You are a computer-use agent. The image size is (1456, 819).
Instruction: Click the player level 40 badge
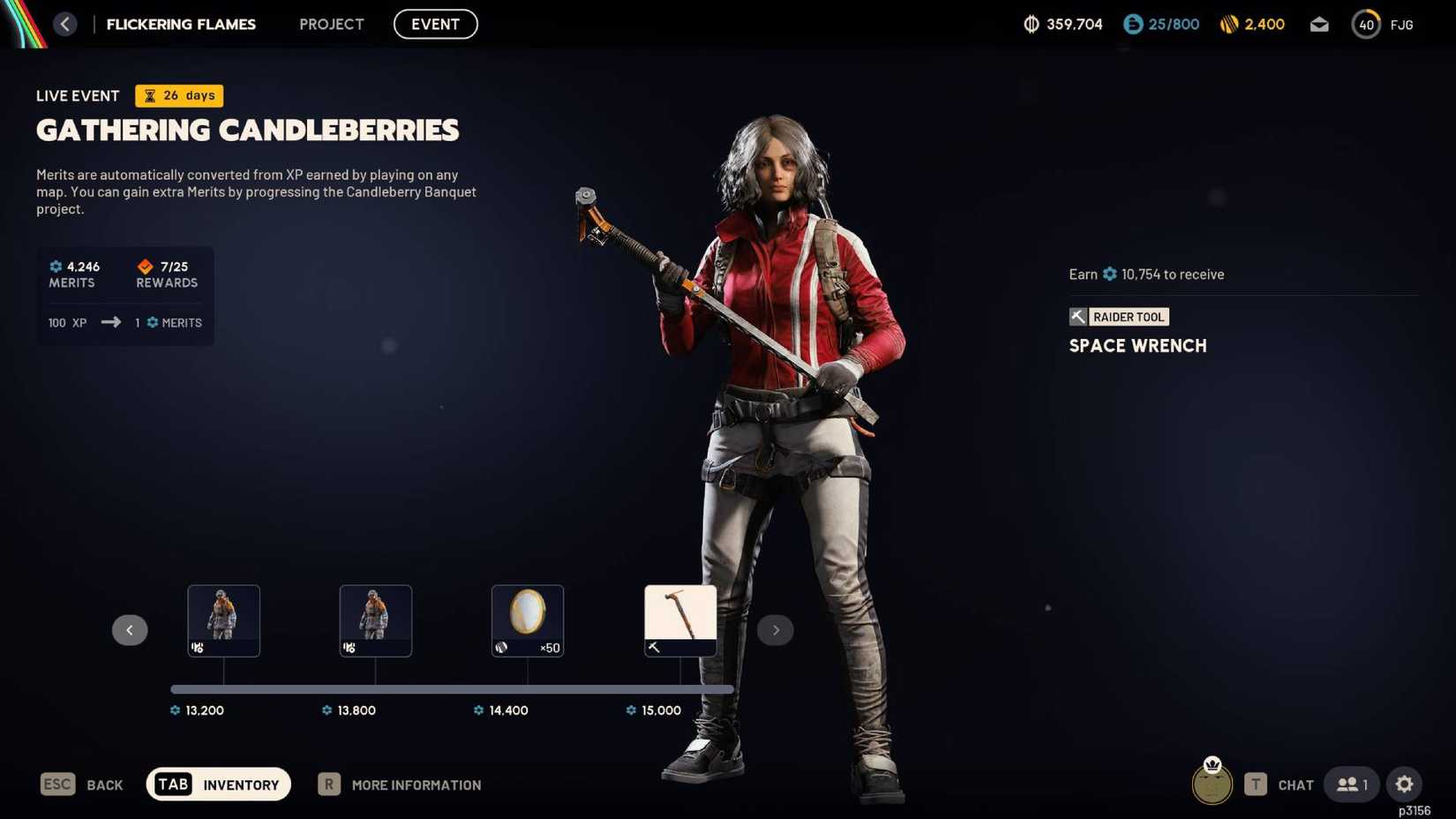tap(1366, 24)
